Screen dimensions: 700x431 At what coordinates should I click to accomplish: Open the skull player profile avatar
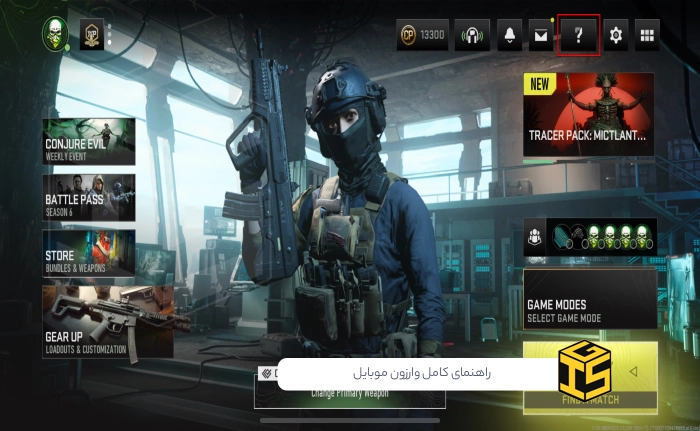point(55,33)
